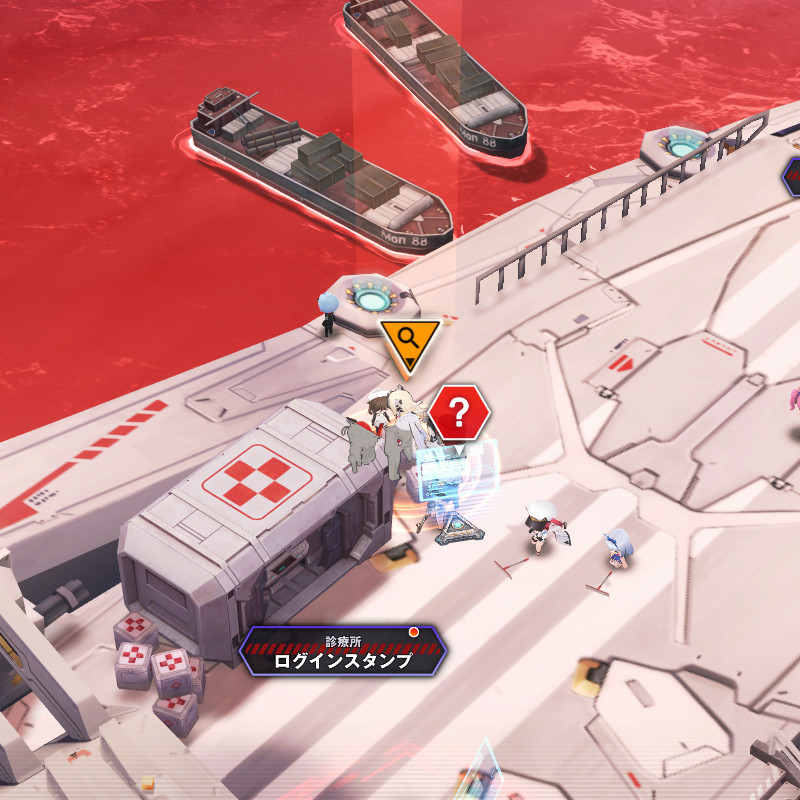Select the red question mark marker
The image size is (800, 800).
(459, 412)
